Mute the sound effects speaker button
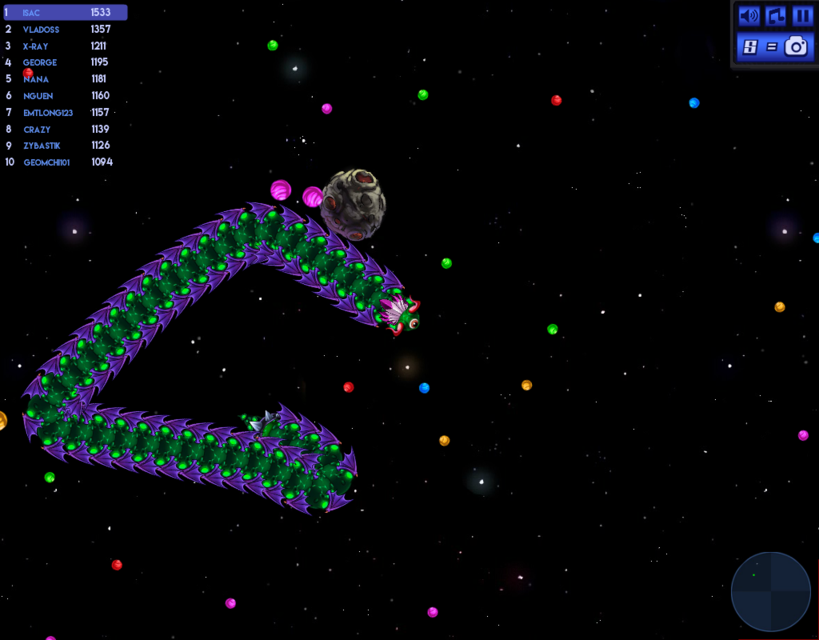This screenshot has height=640, width=819. [749, 16]
